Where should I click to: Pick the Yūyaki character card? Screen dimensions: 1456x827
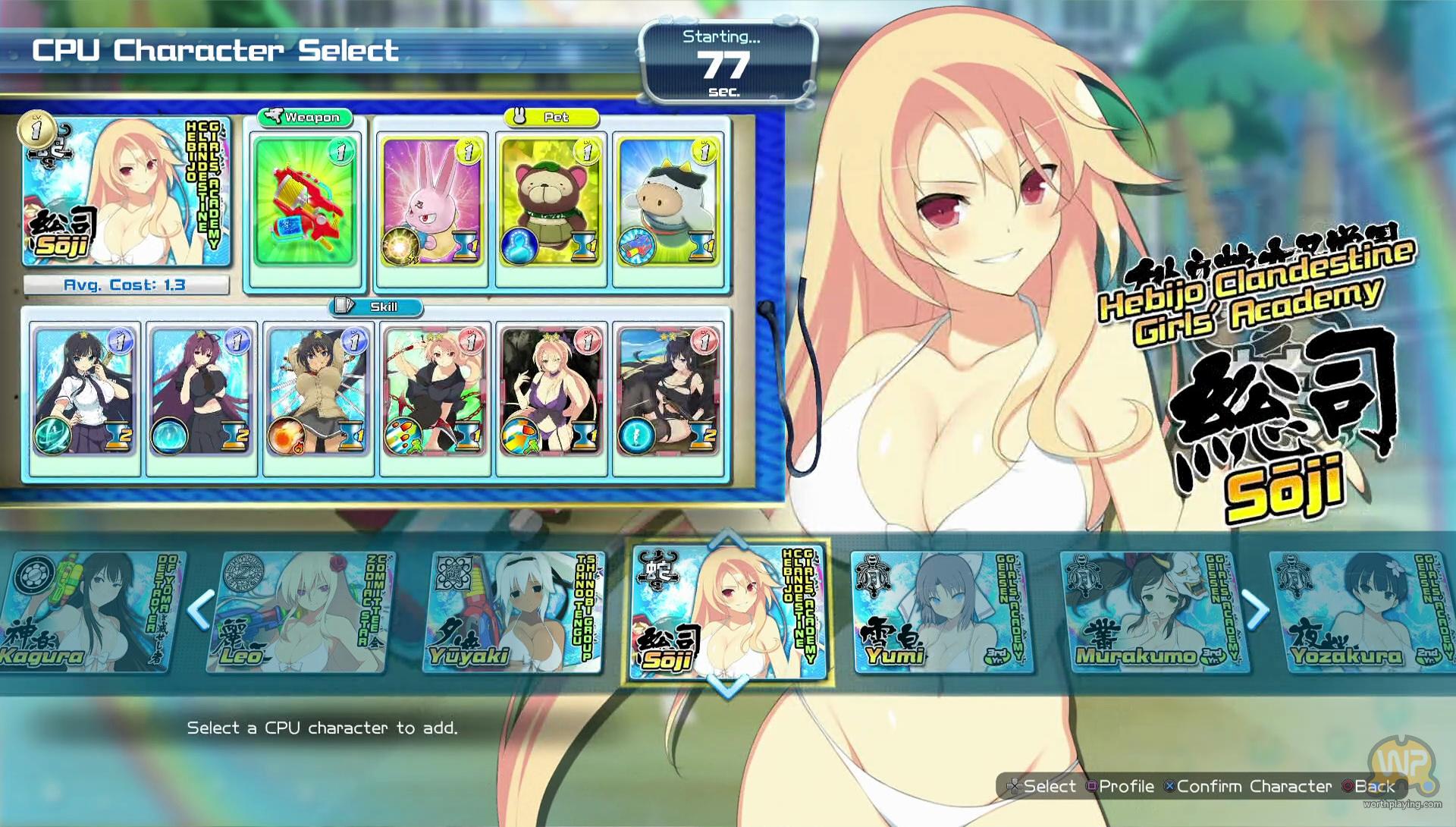(x=513, y=613)
